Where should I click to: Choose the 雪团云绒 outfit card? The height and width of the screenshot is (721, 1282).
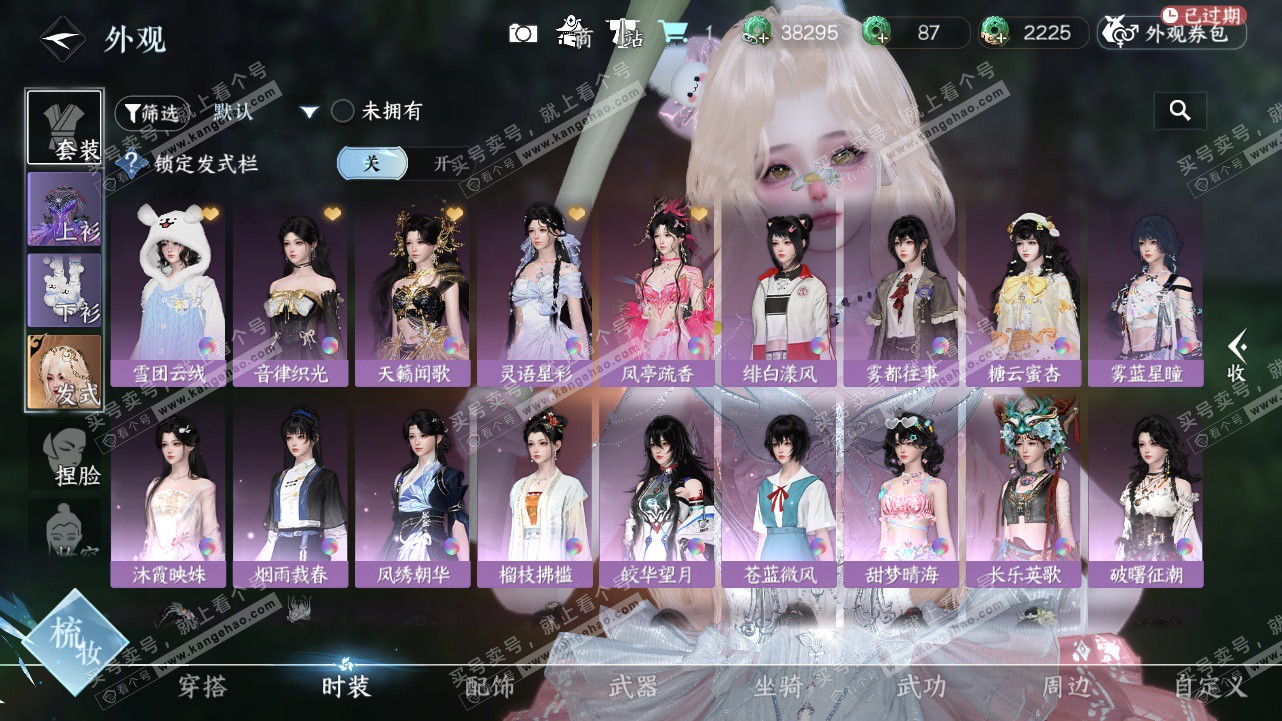(168, 295)
